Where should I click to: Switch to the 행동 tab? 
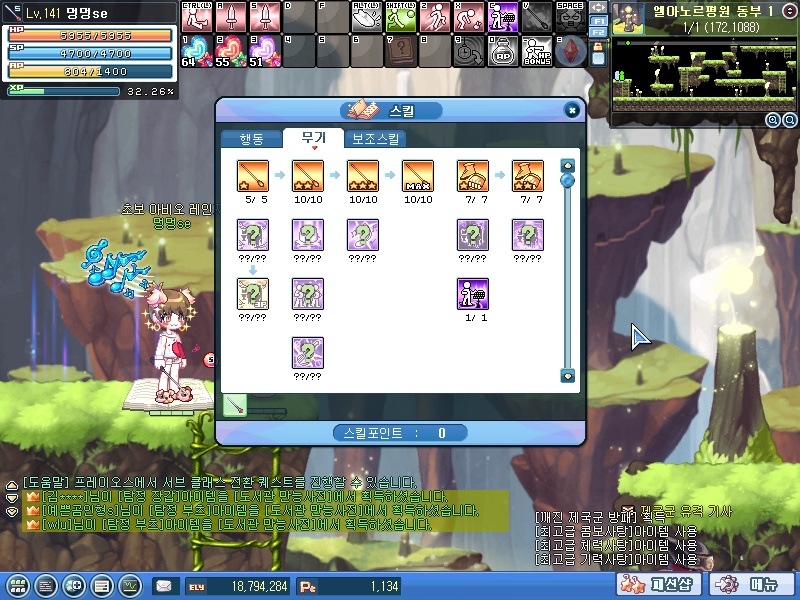point(252,139)
